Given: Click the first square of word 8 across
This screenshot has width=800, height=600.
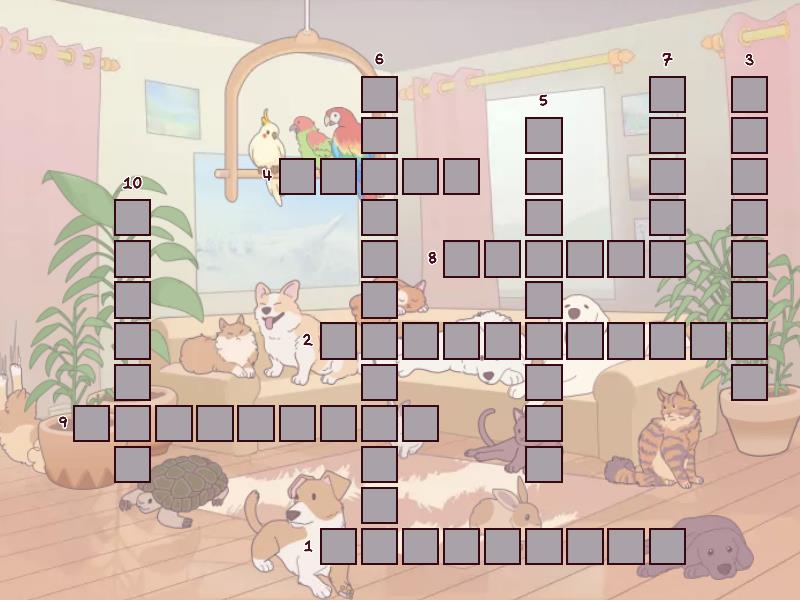Looking at the screenshot, I should (x=462, y=258).
